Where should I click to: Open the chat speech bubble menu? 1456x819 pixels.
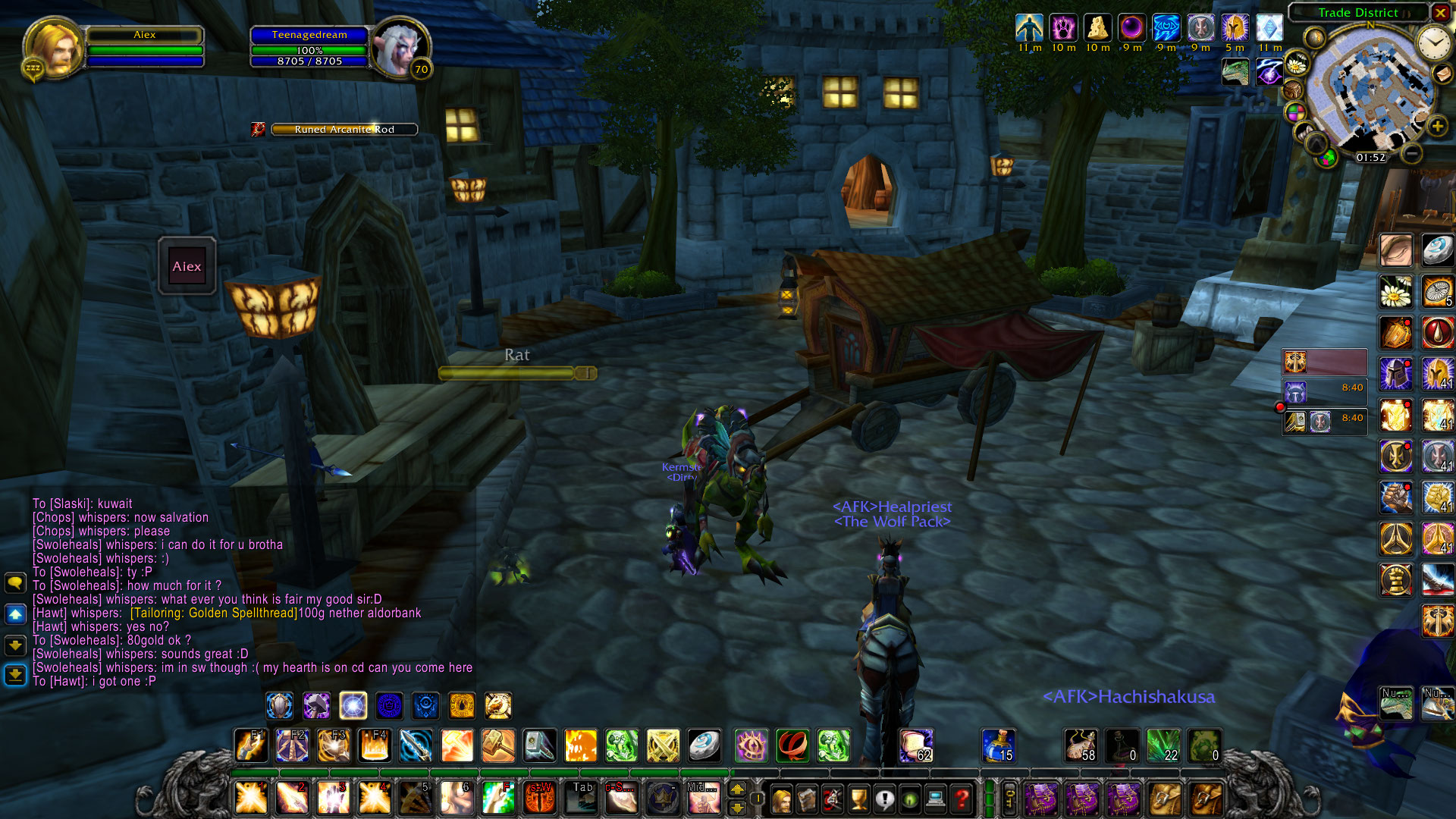(x=15, y=582)
